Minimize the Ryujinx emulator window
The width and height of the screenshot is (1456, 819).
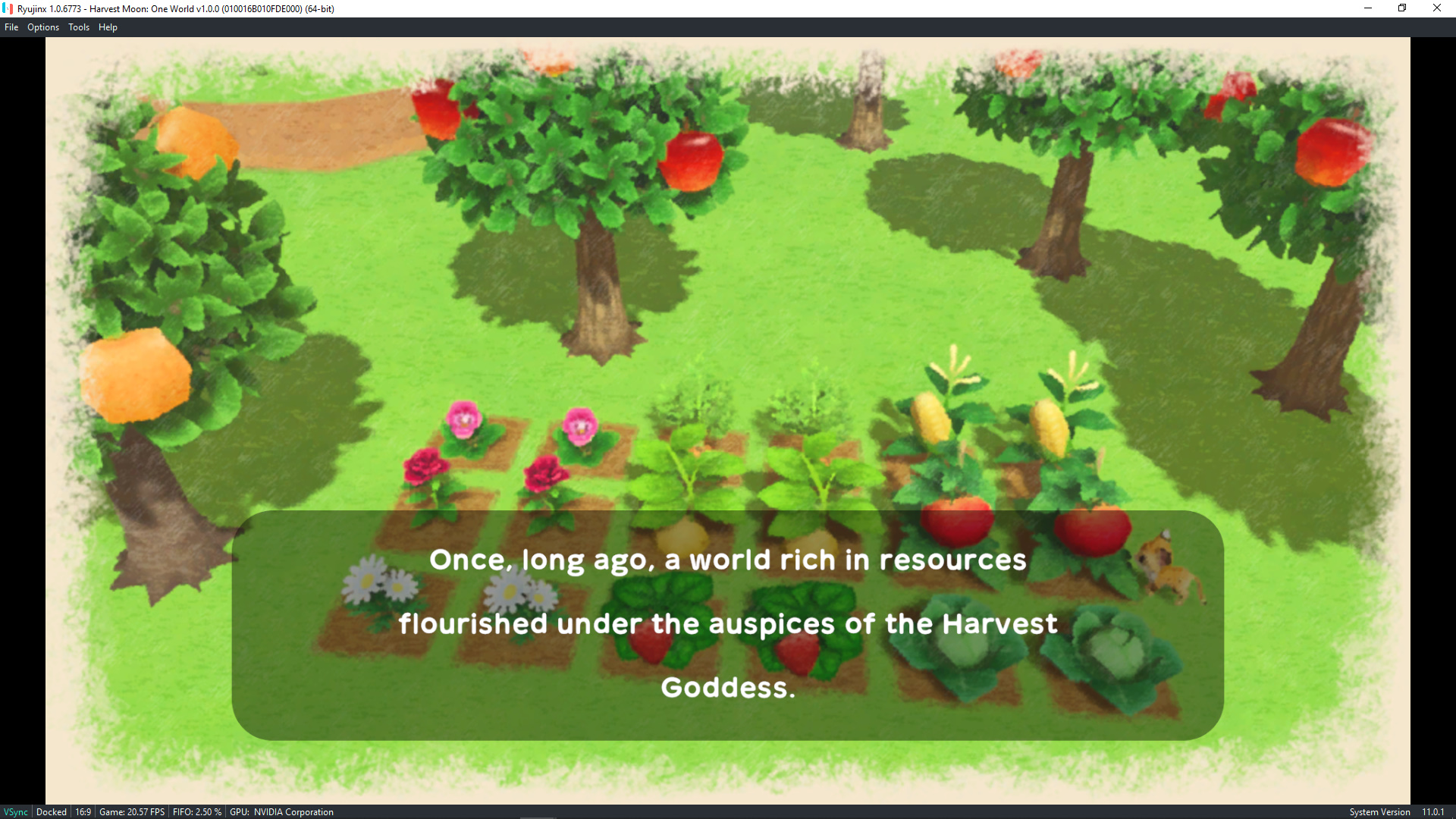[x=1369, y=8]
